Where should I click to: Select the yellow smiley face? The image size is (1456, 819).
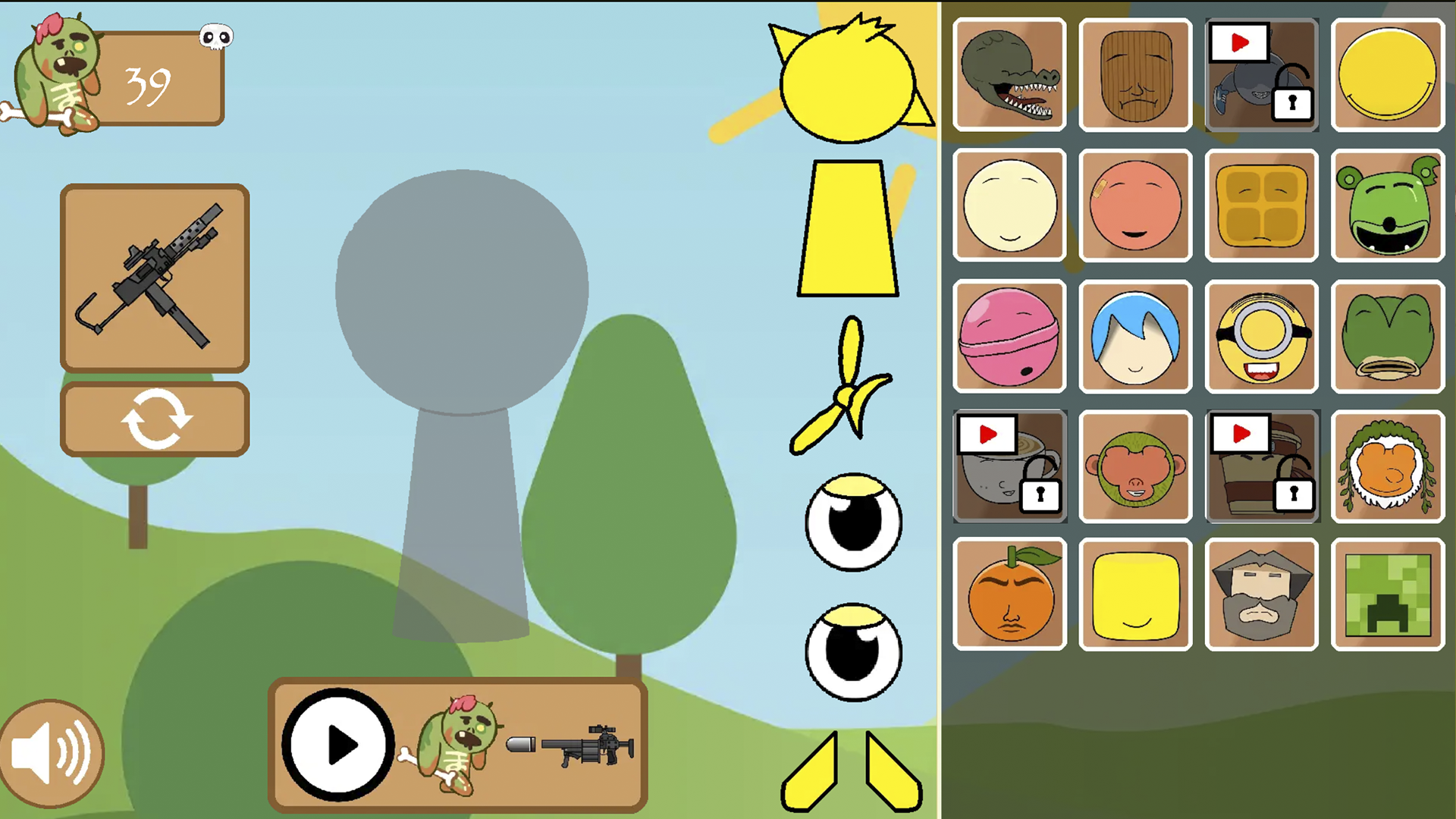(1387, 76)
